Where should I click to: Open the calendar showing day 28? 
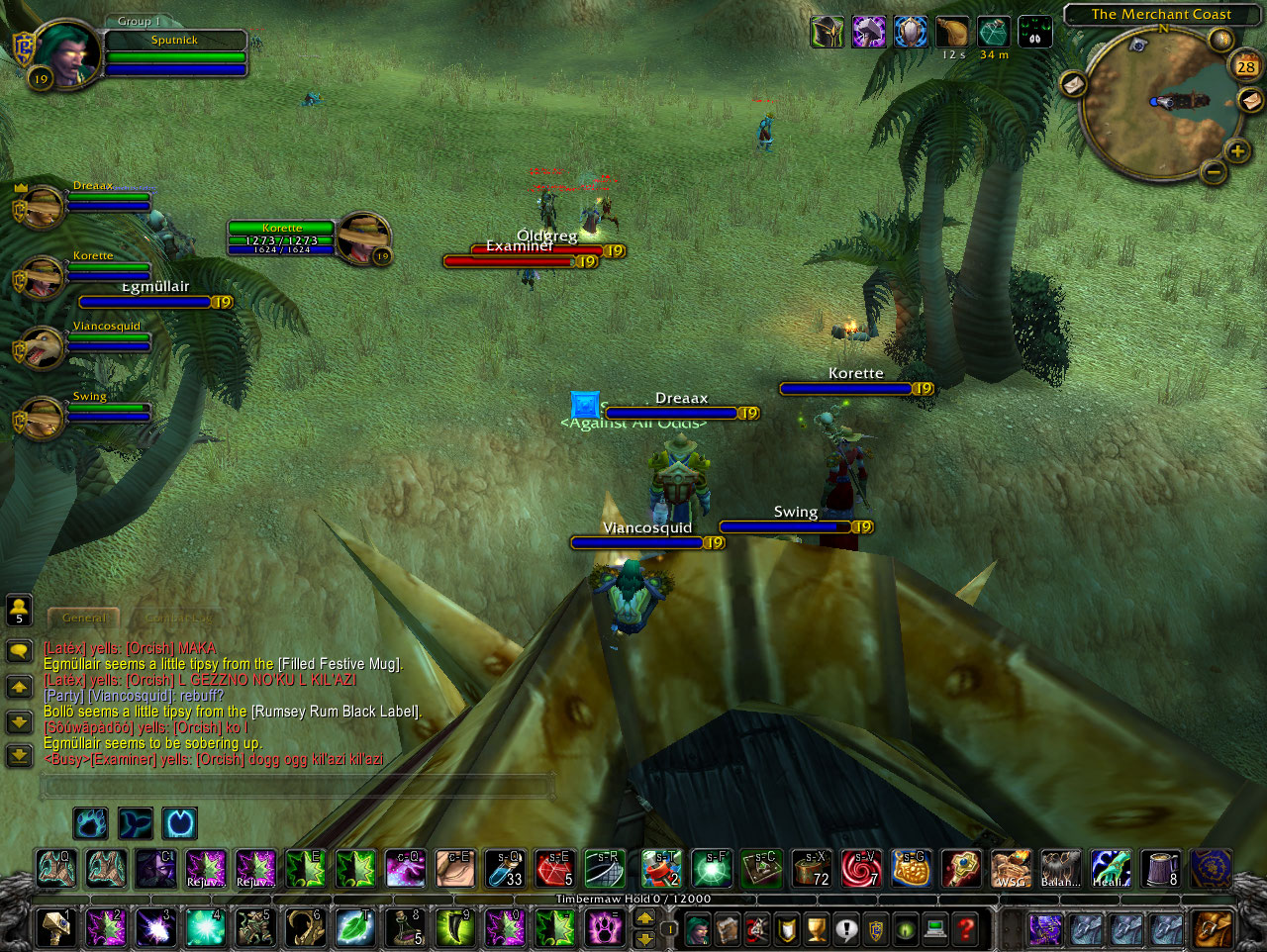(x=1246, y=66)
